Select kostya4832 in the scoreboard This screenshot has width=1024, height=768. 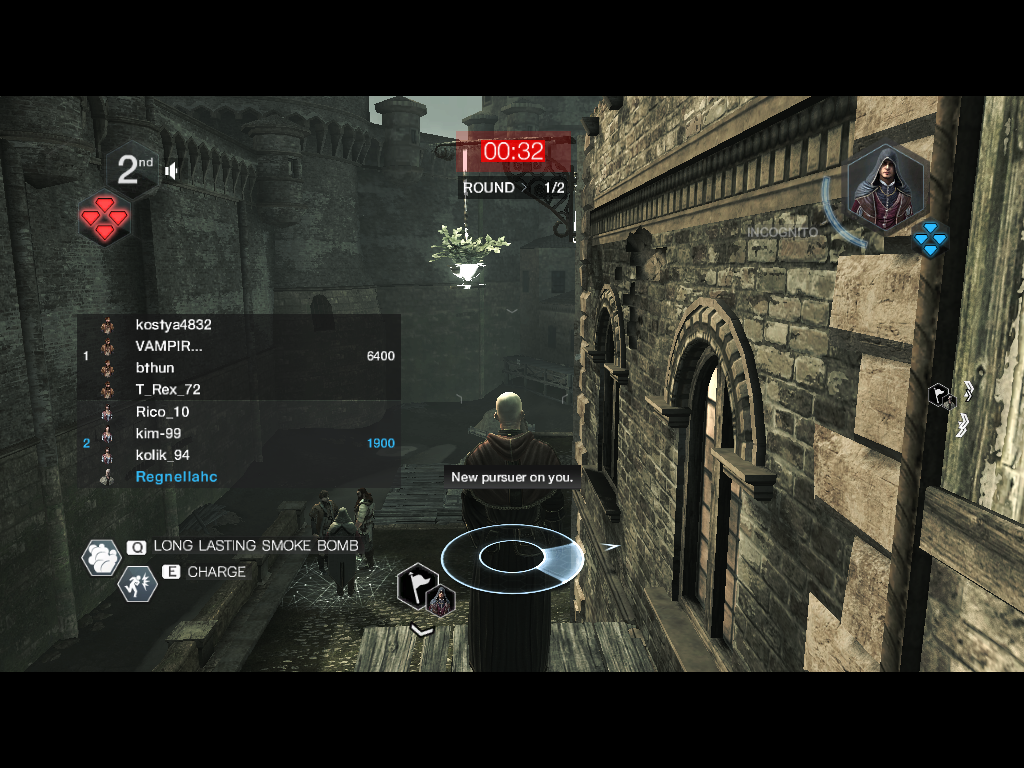(173, 325)
